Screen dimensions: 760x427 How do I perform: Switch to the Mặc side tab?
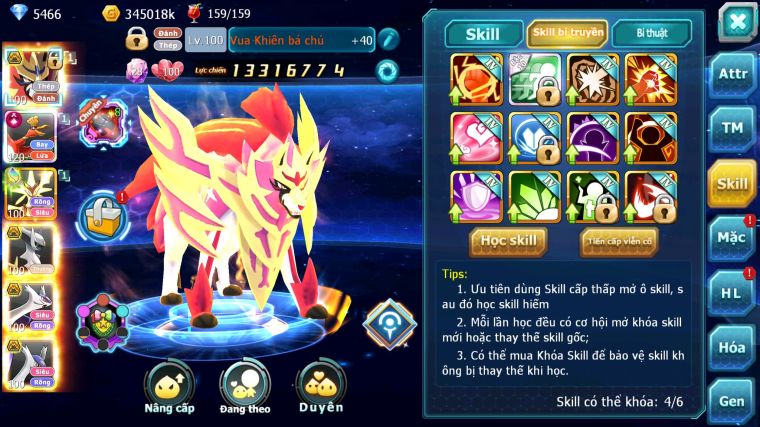pos(732,238)
